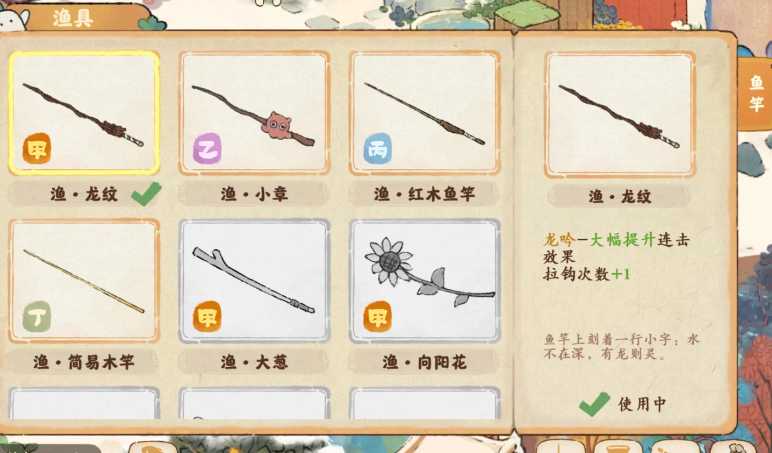Click the 使用中 in-use button

[622, 403]
